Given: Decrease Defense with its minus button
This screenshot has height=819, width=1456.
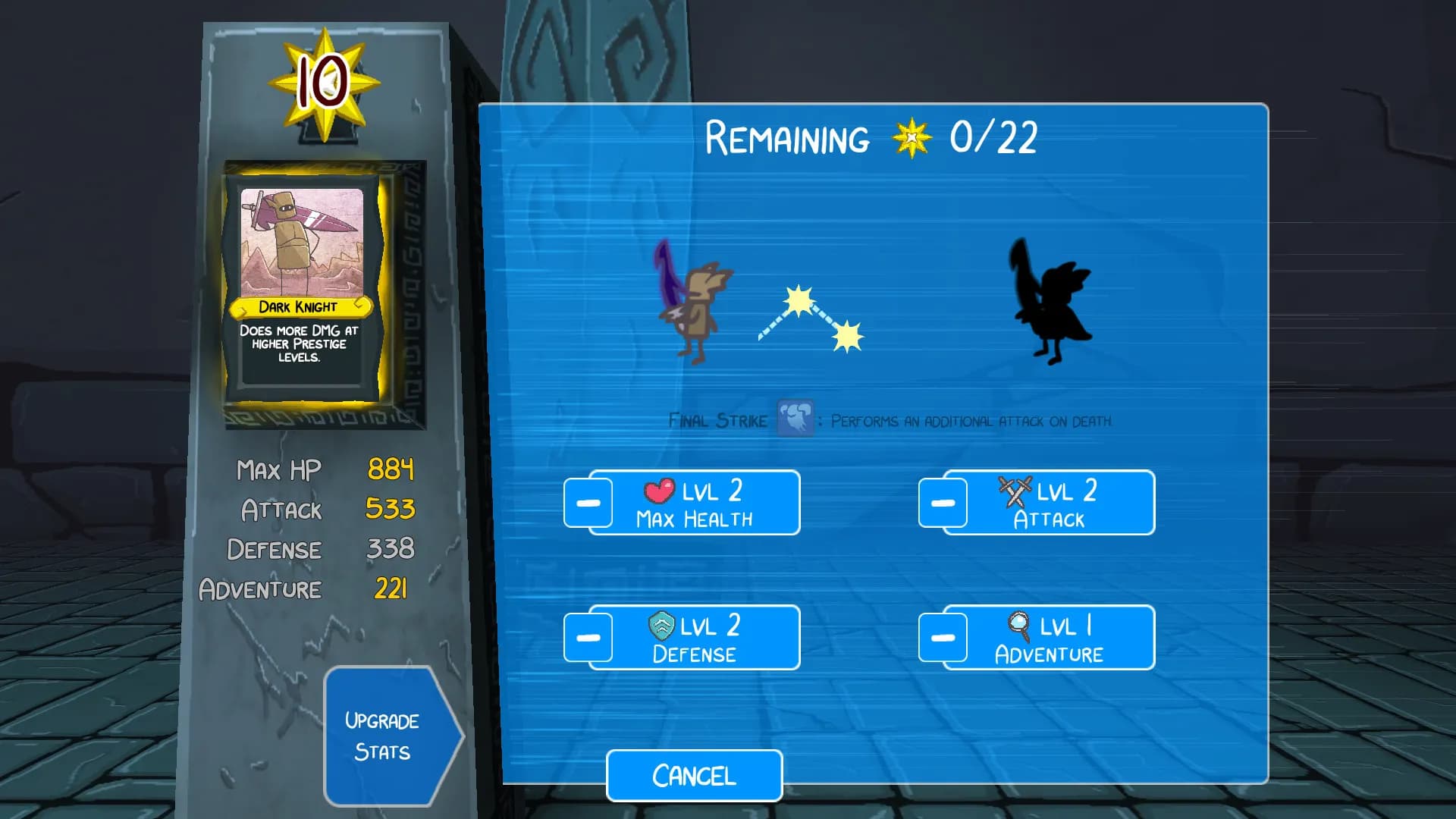Looking at the screenshot, I should pos(588,637).
